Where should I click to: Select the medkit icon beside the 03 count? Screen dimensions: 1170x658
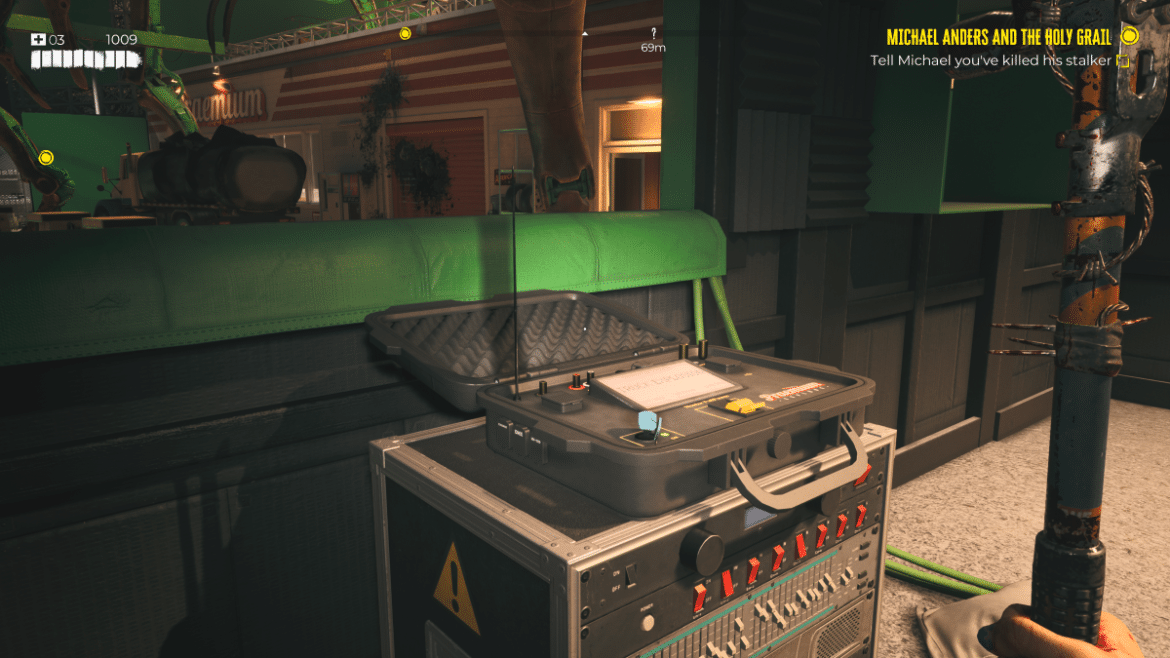pyautogui.click(x=38, y=40)
